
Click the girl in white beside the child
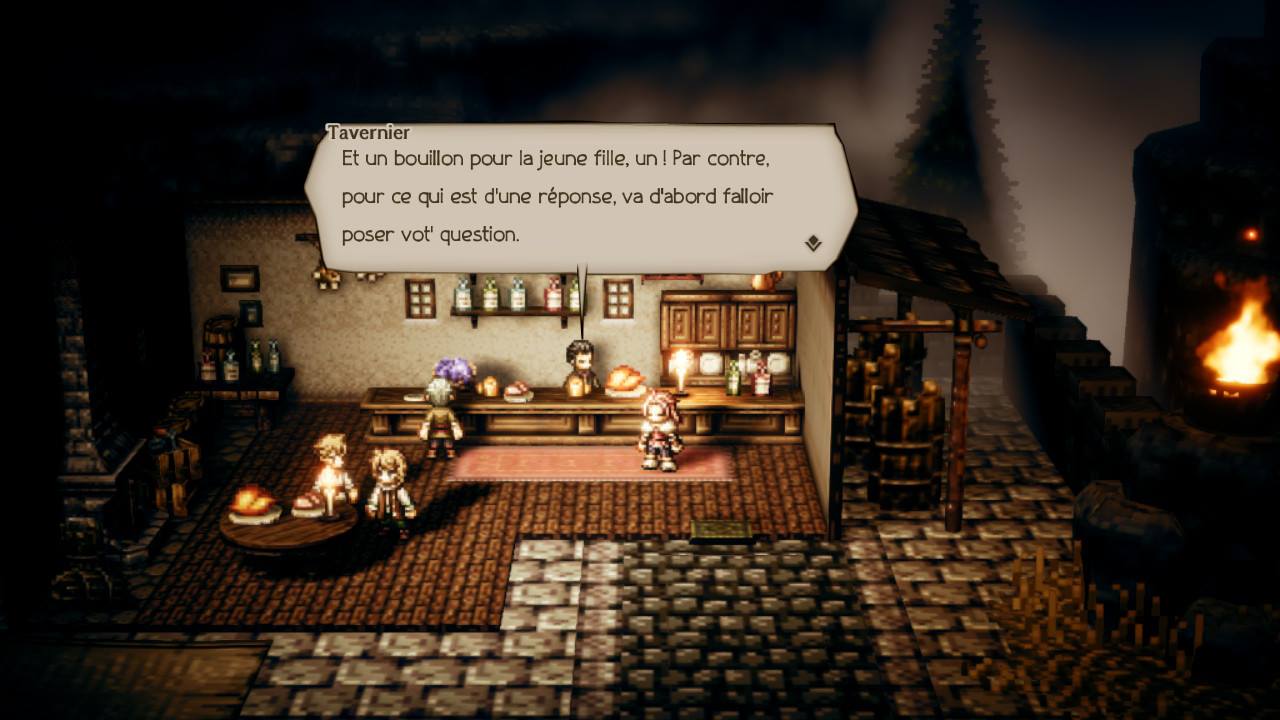[x=388, y=477]
